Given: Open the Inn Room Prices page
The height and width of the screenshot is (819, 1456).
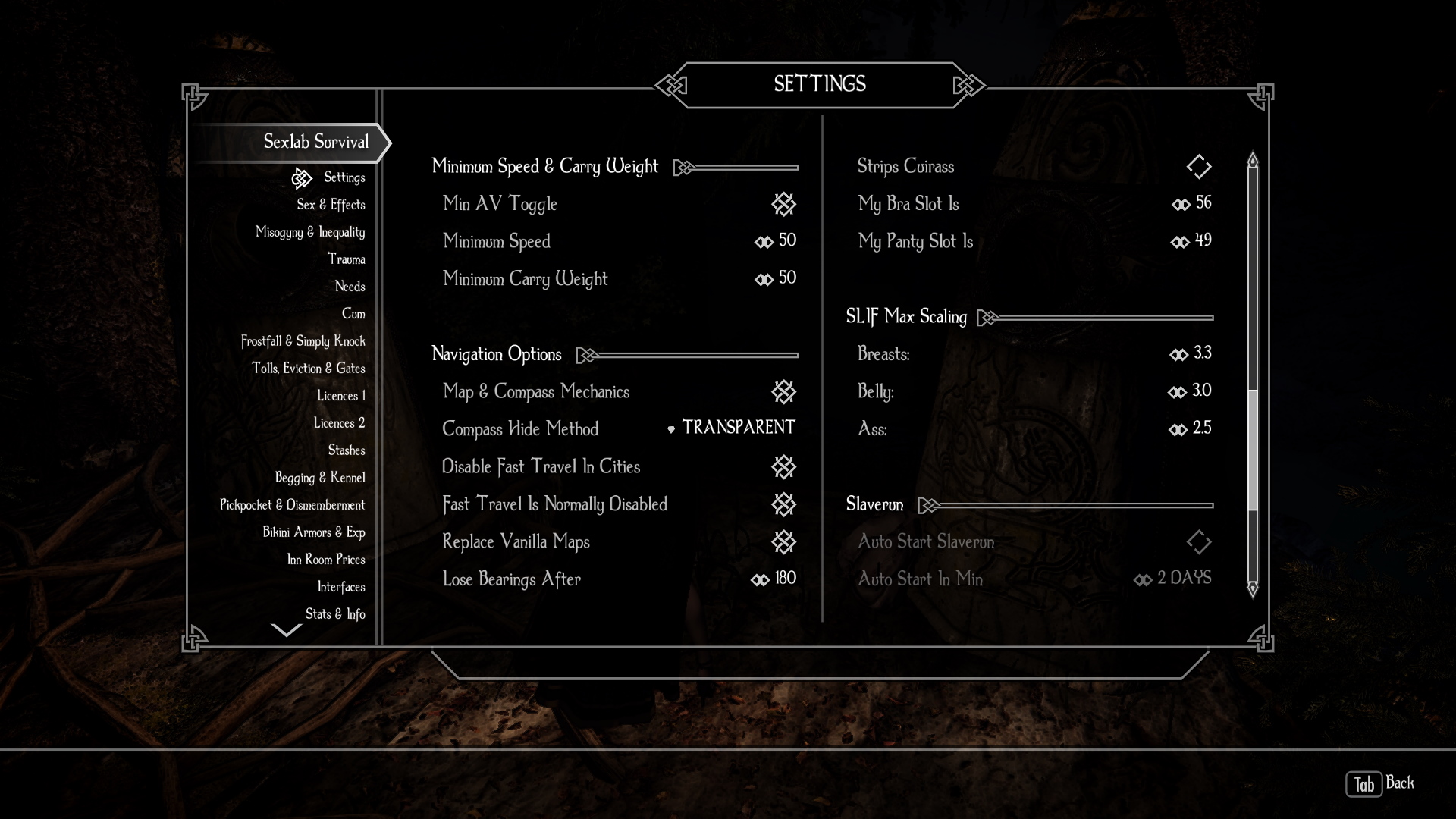Looking at the screenshot, I should [x=325, y=560].
